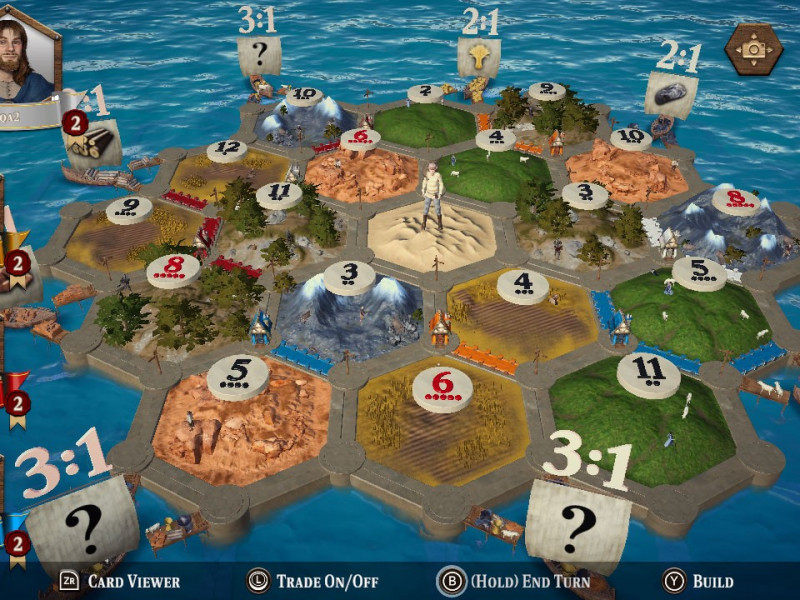Image resolution: width=800 pixels, height=600 pixels.
Task: Select the desert tile with the robber
Action: pos(432,235)
